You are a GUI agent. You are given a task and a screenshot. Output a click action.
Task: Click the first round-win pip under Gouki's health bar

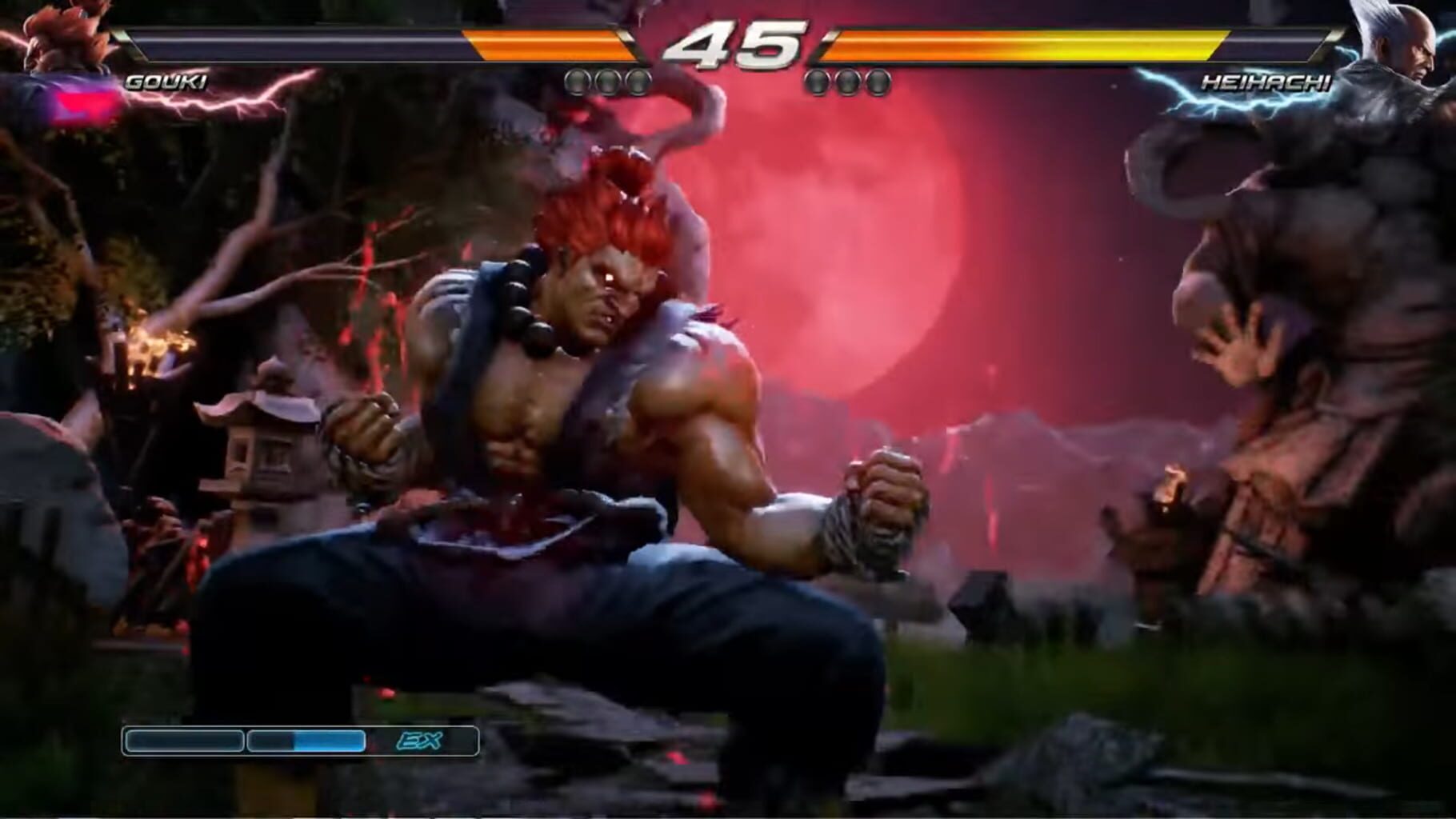[x=578, y=79]
